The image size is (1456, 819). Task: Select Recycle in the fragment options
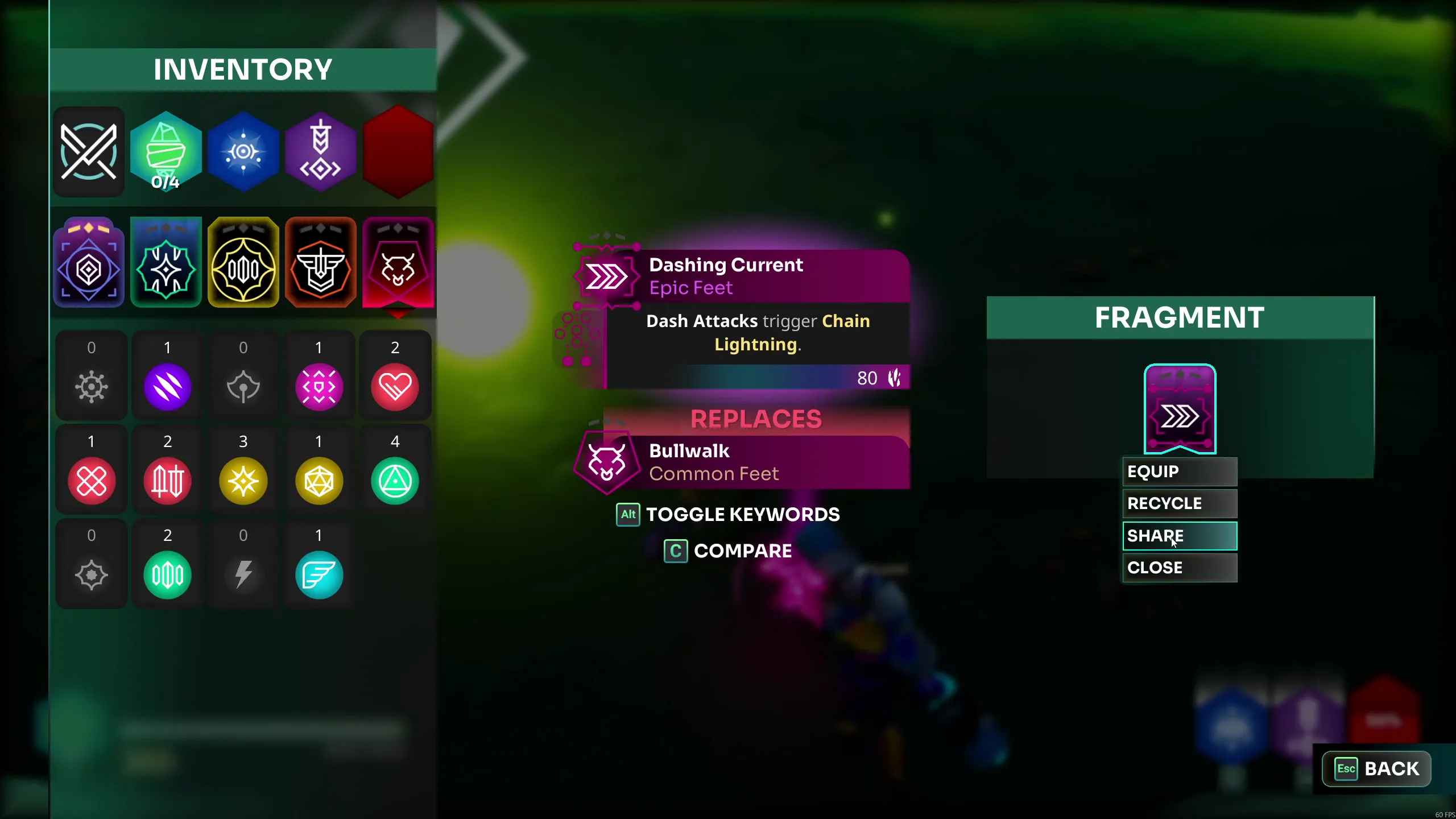point(1179,503)
